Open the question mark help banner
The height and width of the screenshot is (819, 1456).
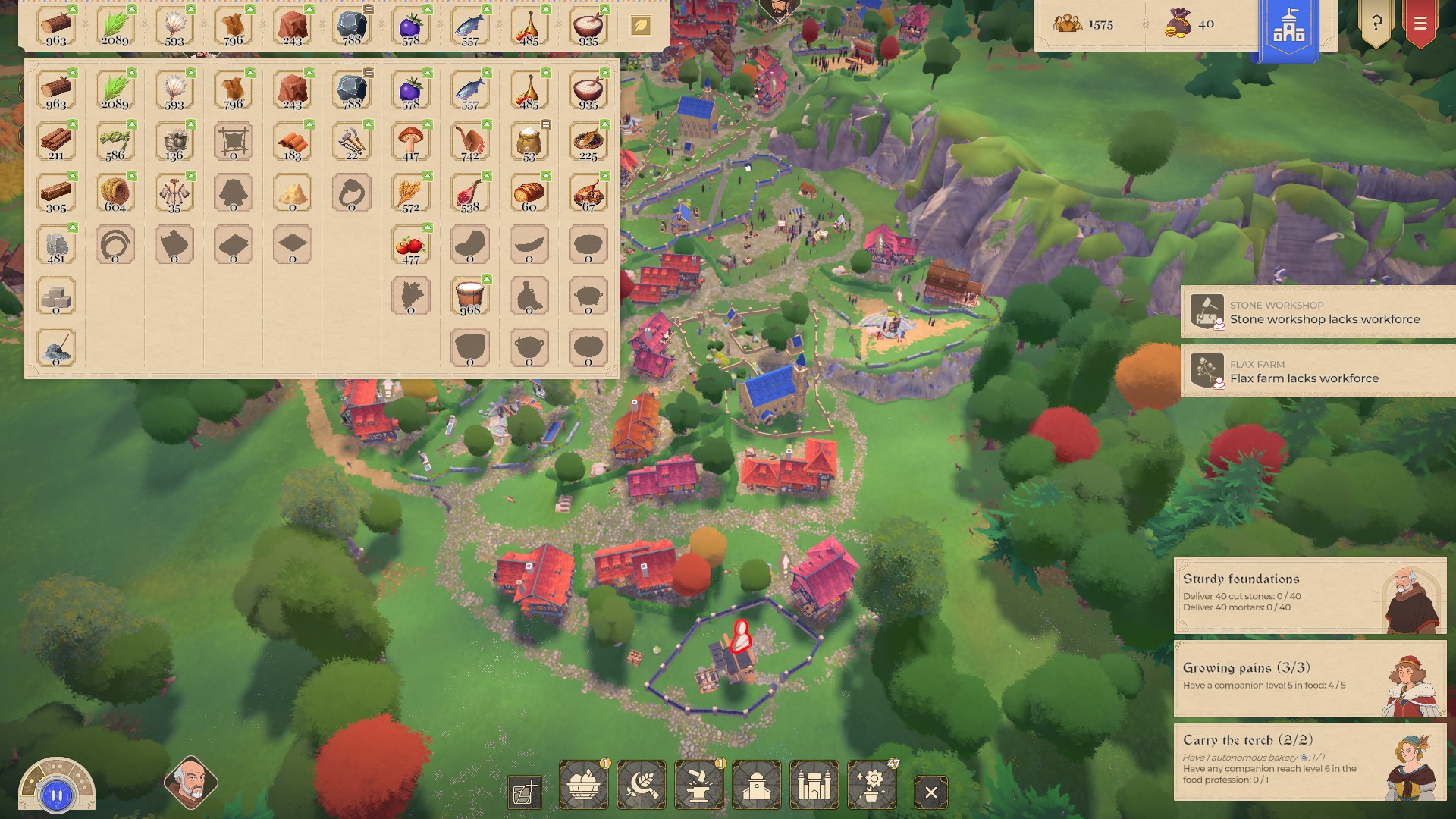point(1376,24)
